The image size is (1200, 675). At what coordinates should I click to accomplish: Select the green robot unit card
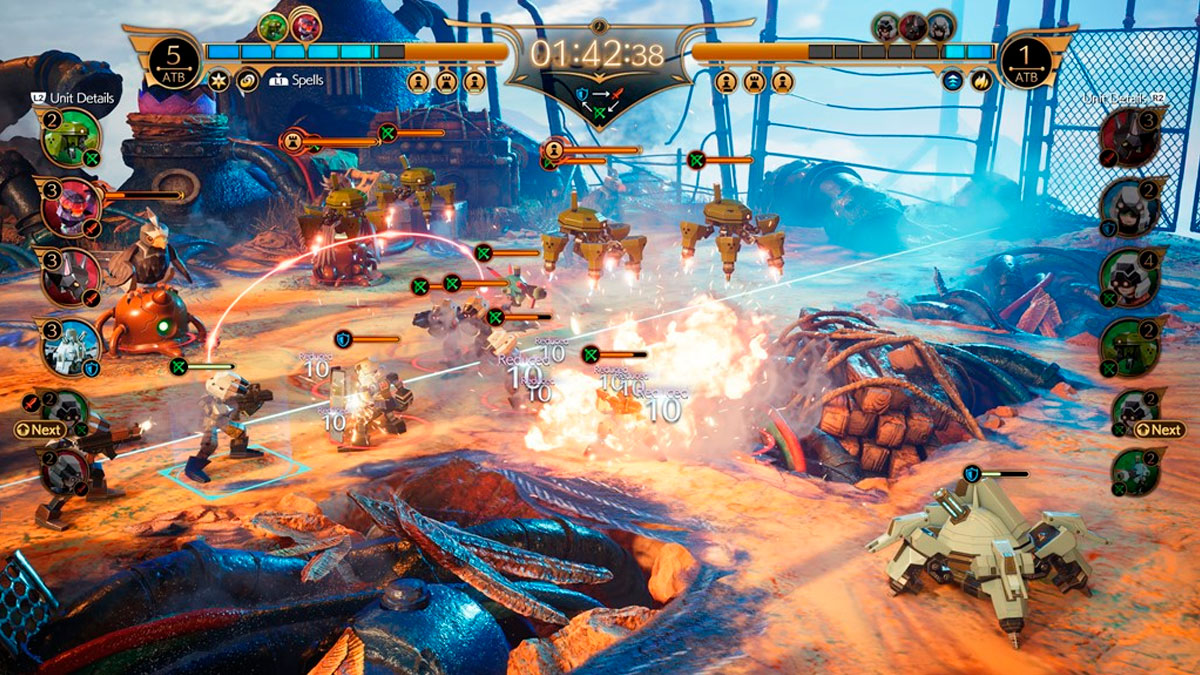tap(70, 137)
